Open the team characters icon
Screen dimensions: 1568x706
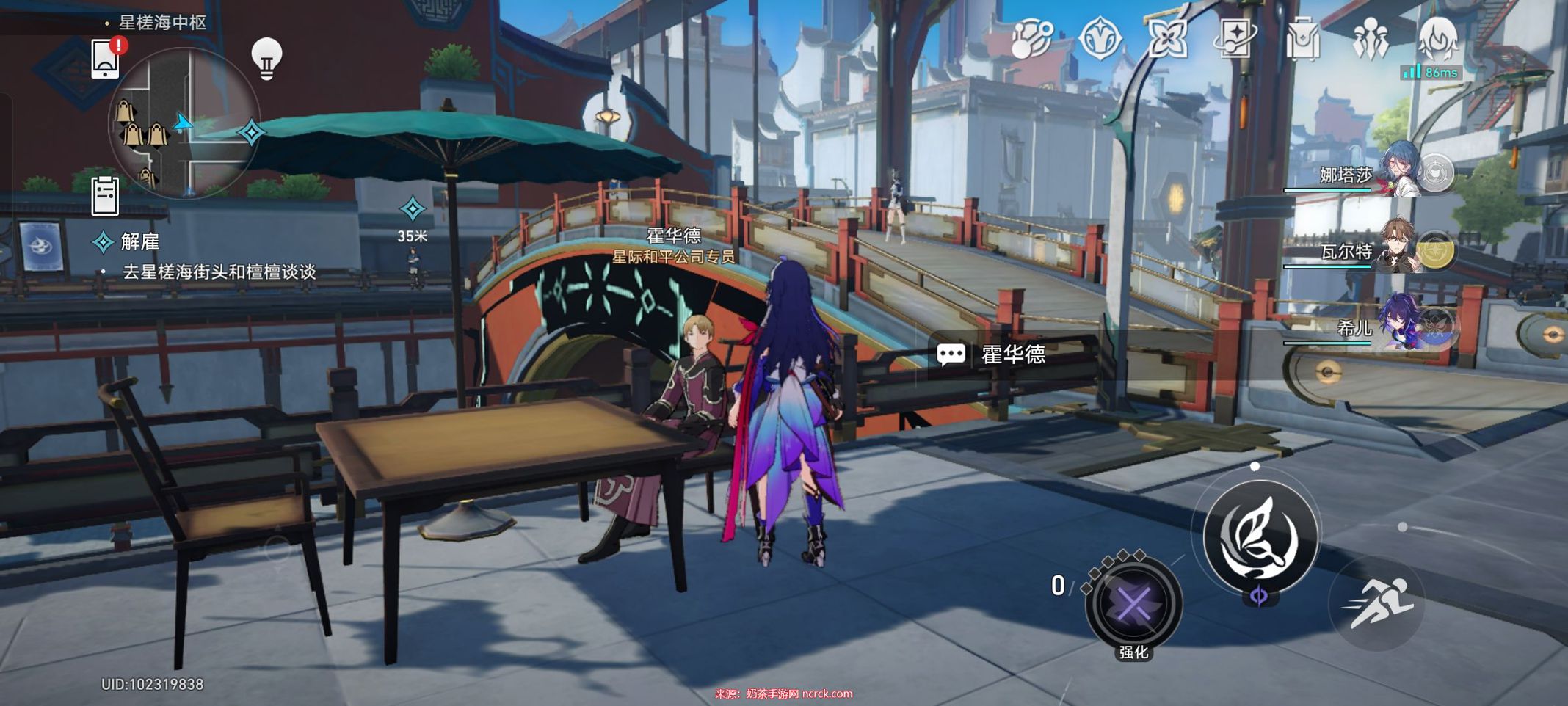(x=1371, y=38)
